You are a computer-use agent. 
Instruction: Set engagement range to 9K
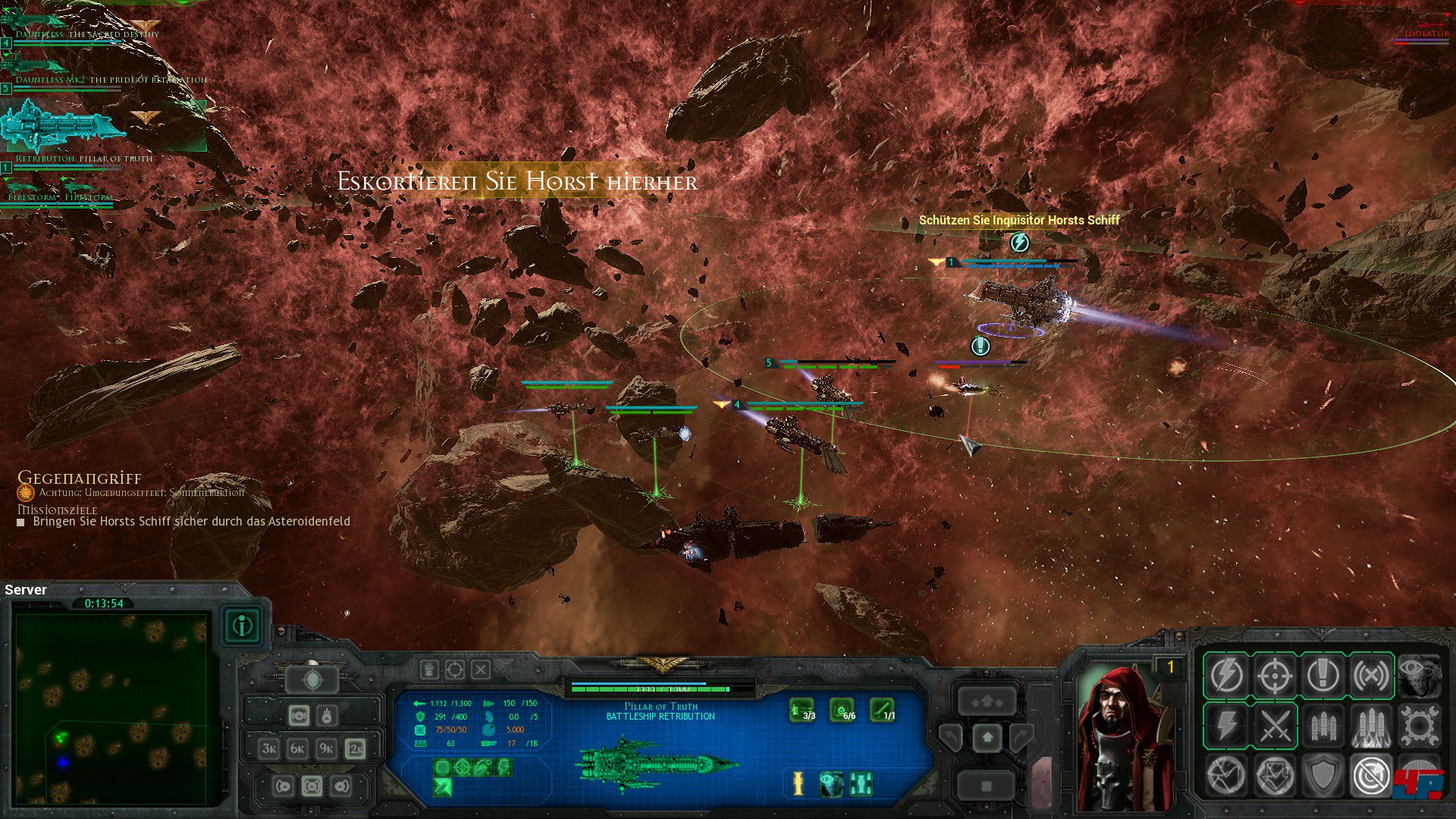[326, 748]
